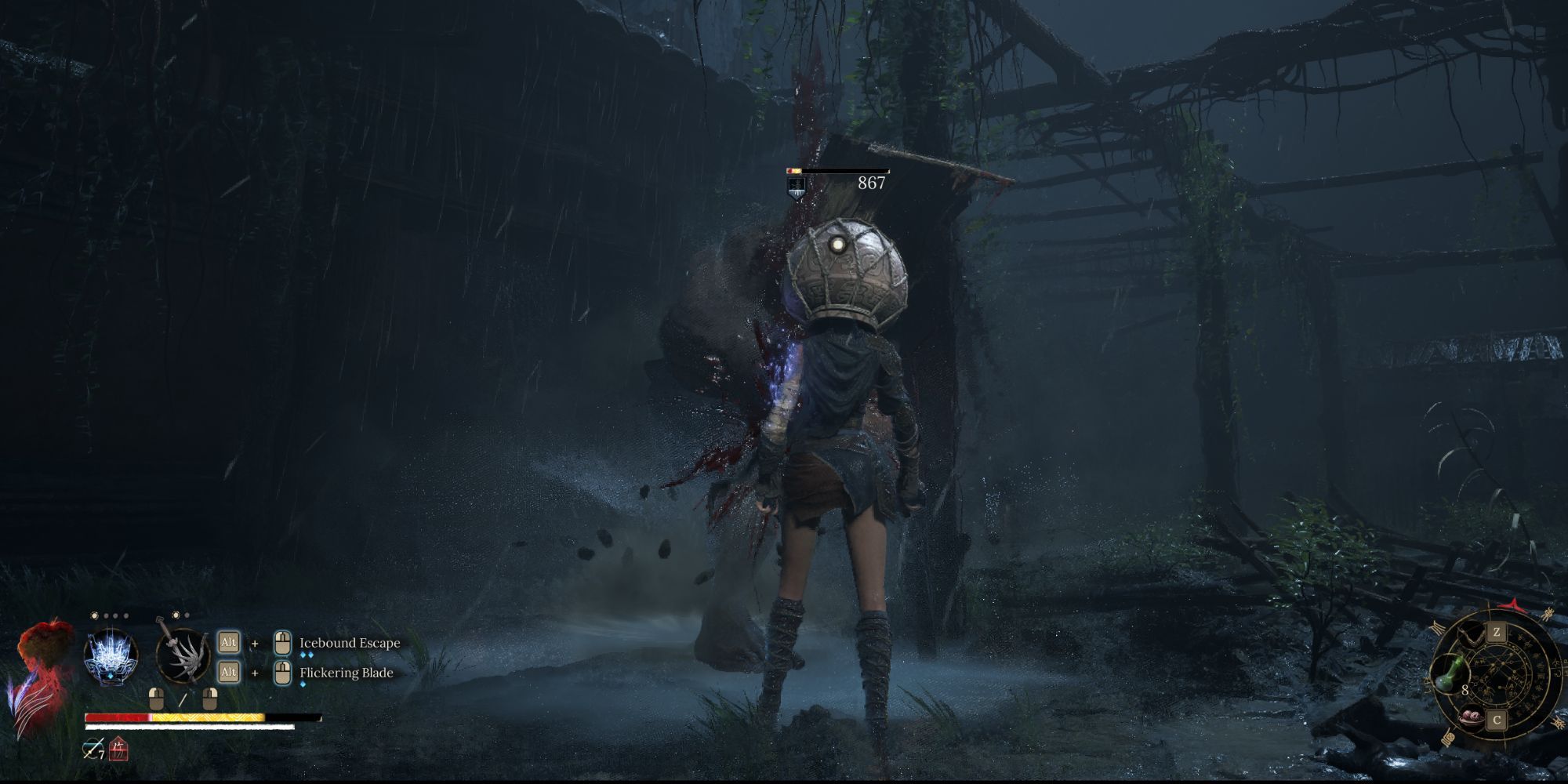
Task: Click the golden compass wheel center
Action: coord(1498,676)
